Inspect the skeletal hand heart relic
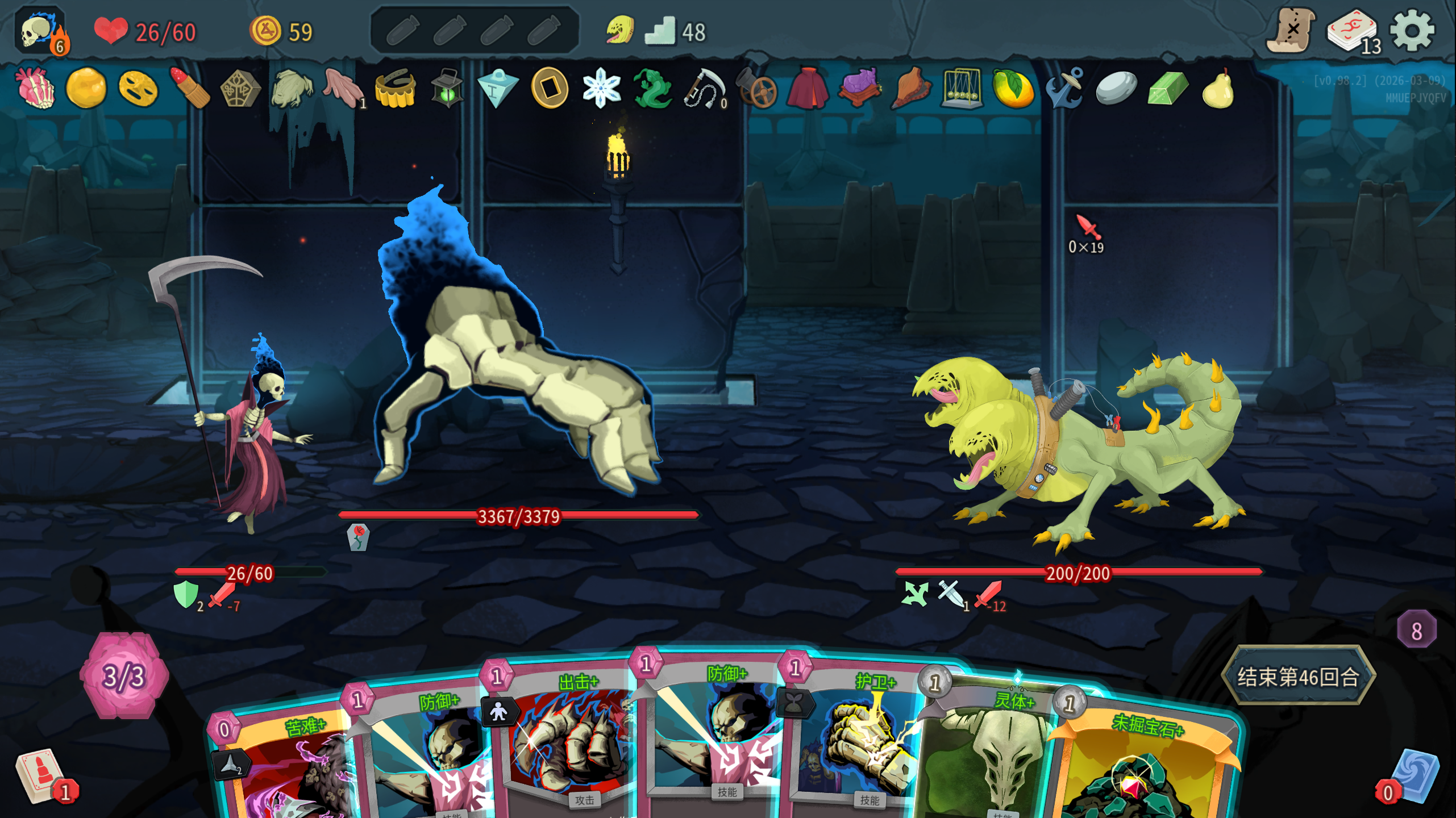Screen dimensions: 1456x818 tap(36, 88)
